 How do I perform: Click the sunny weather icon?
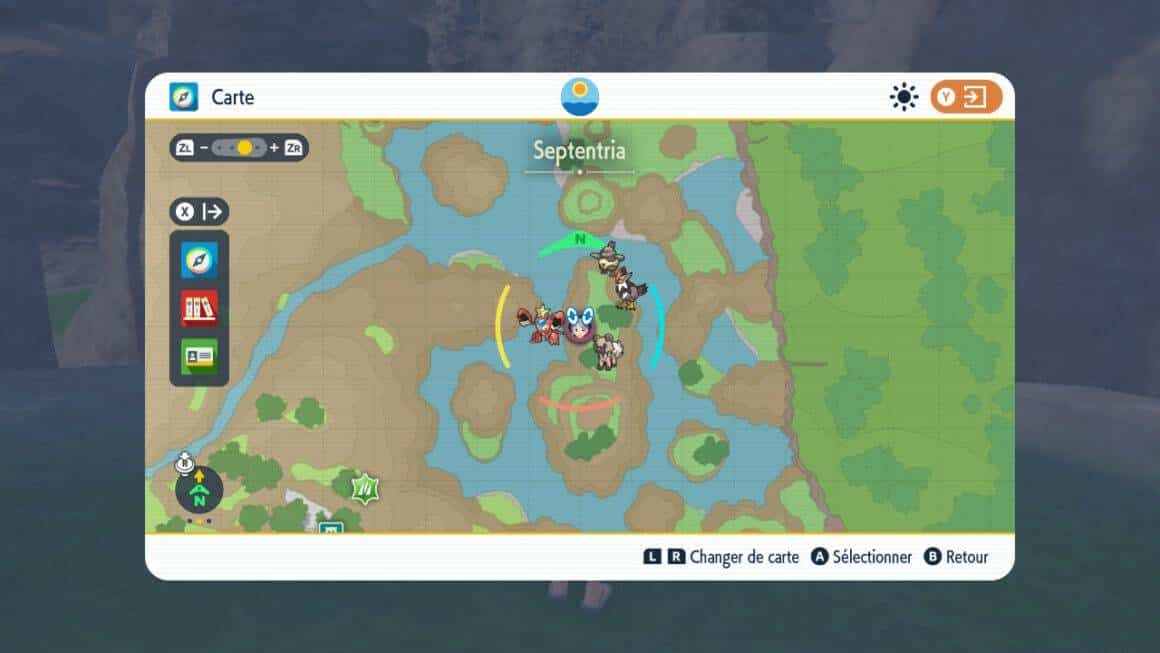tap(904, 97)
